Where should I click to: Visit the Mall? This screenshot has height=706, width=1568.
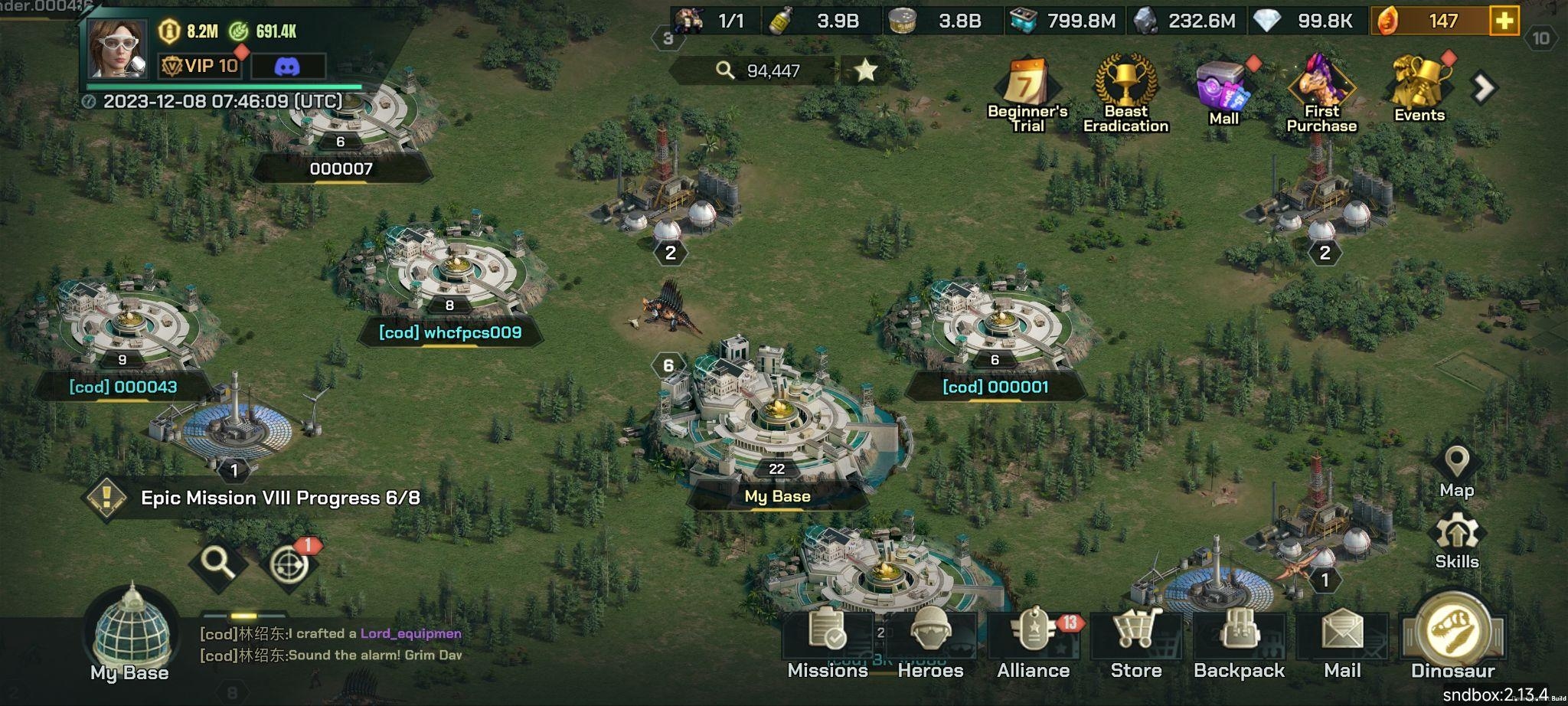[1223, 92]
